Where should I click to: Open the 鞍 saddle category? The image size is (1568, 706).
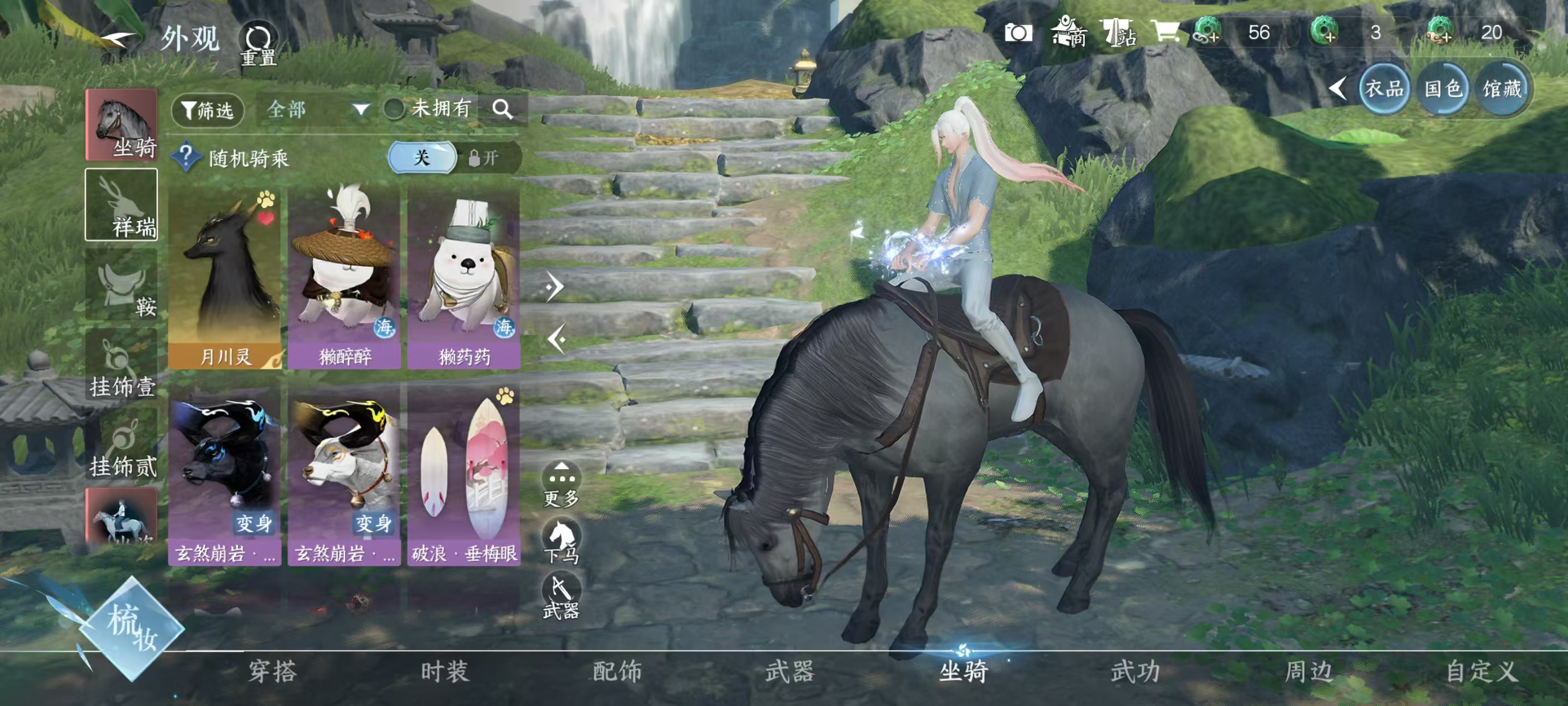pyautogui.click(x=121, y=285)
